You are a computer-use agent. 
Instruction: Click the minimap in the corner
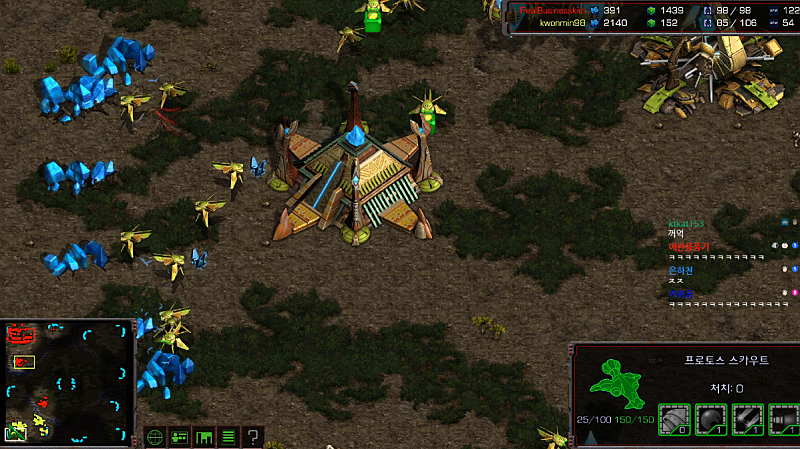pos(68,382)
